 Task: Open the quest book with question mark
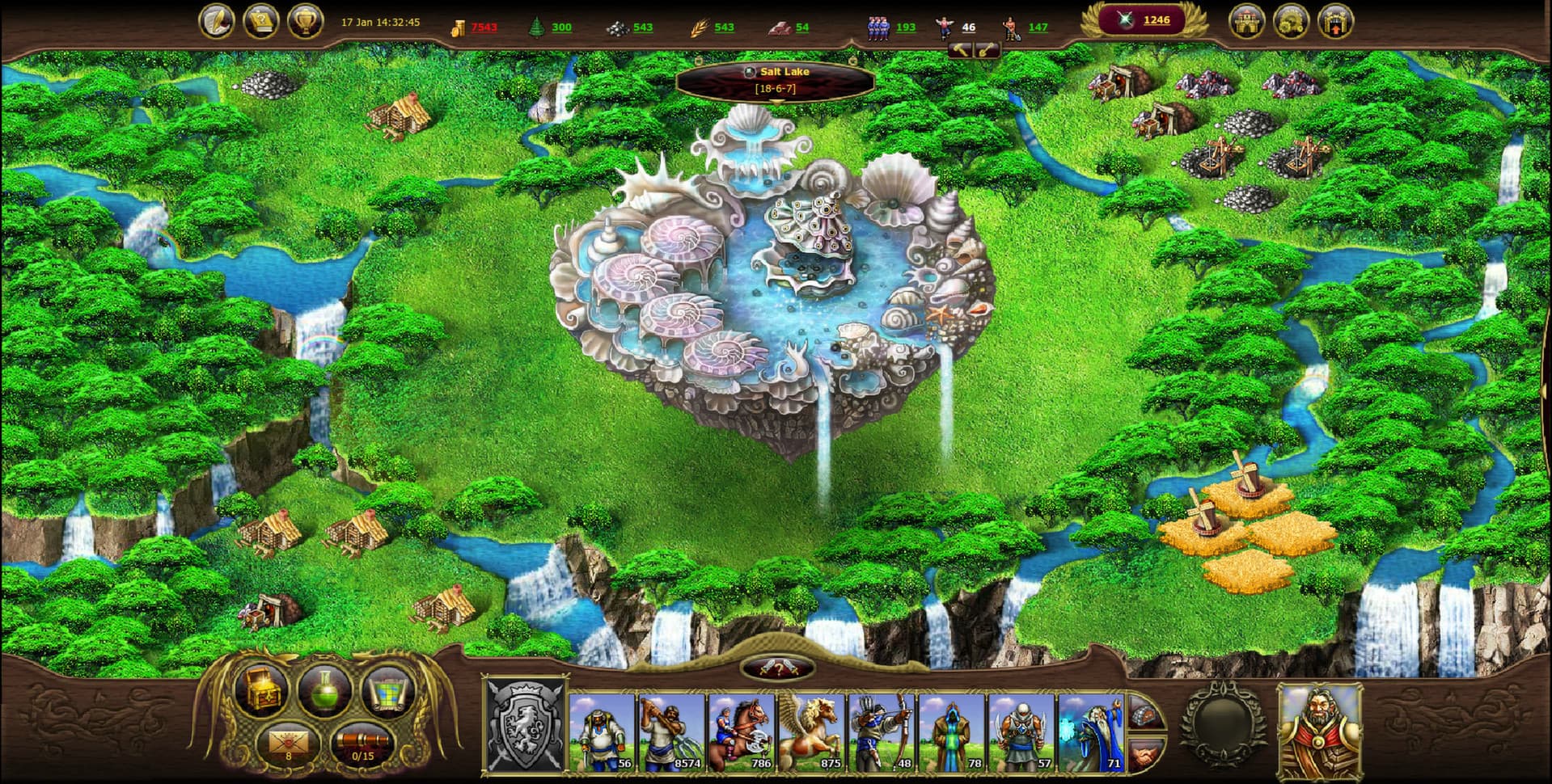(x=262, y=22)
